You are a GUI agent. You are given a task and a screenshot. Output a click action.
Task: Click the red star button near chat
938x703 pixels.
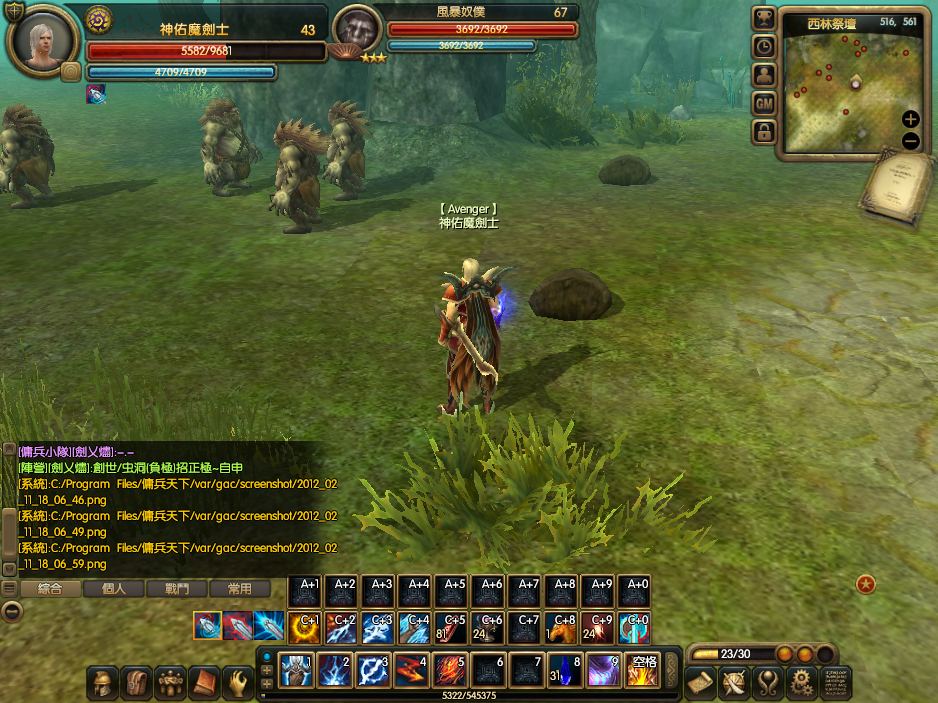(x=866, y=584)
